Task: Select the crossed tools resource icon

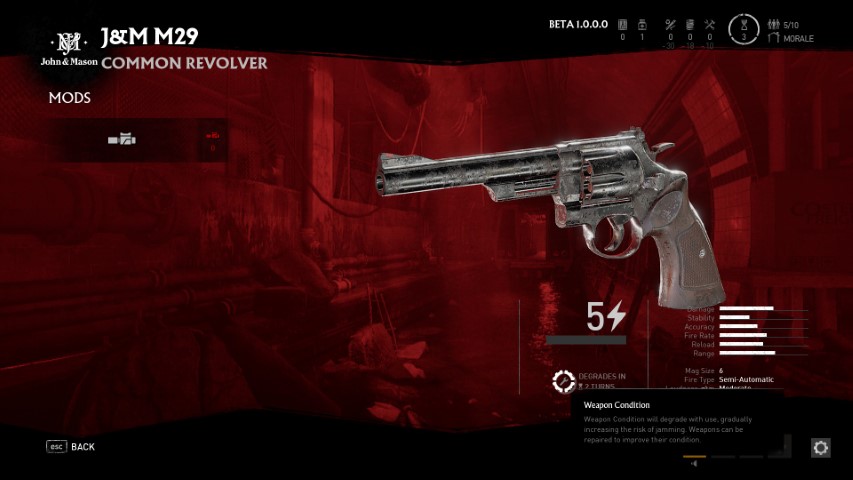Action: tap(710, 25)
